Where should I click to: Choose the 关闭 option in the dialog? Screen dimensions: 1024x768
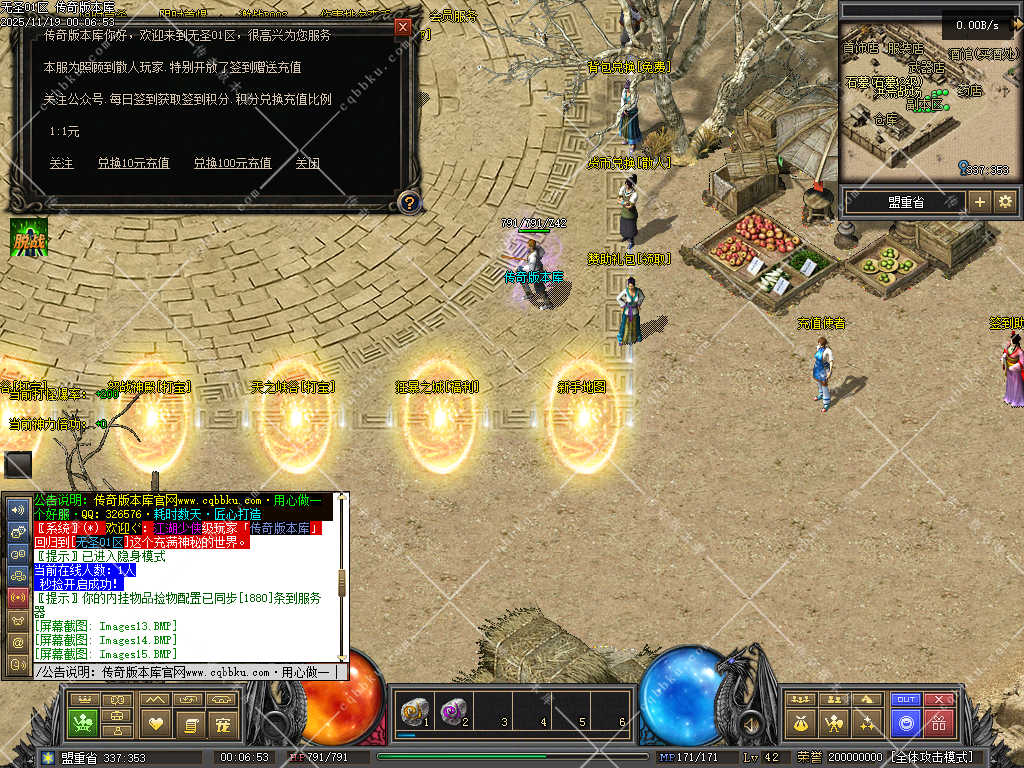[307, 163]
